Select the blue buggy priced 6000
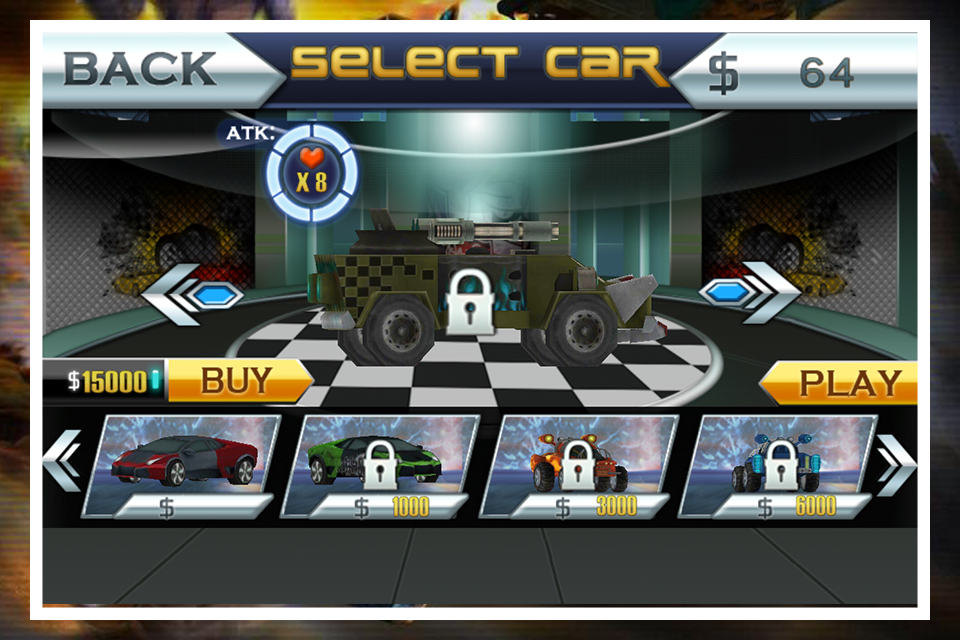This screenshot has width=960, height=640. click(778, 464)
